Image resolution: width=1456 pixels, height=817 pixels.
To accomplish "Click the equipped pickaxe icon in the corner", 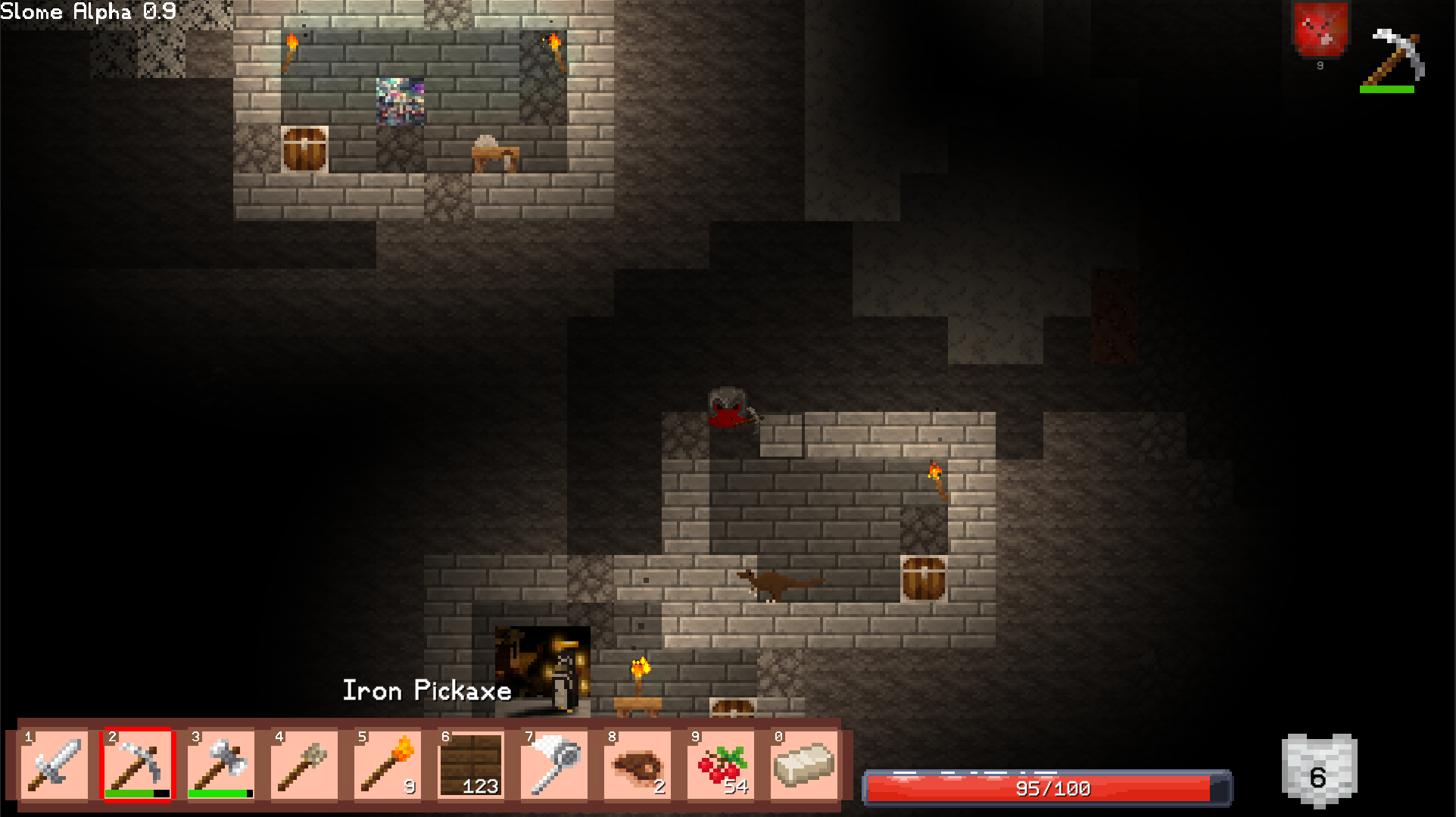I will coord(1393,58).
